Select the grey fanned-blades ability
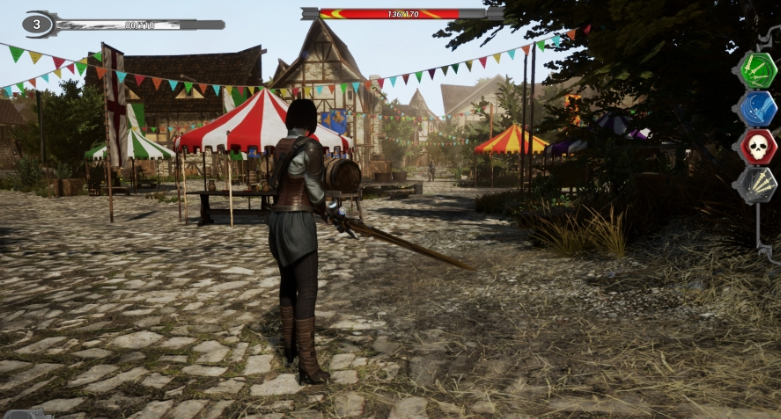 (x=757, y=184)
